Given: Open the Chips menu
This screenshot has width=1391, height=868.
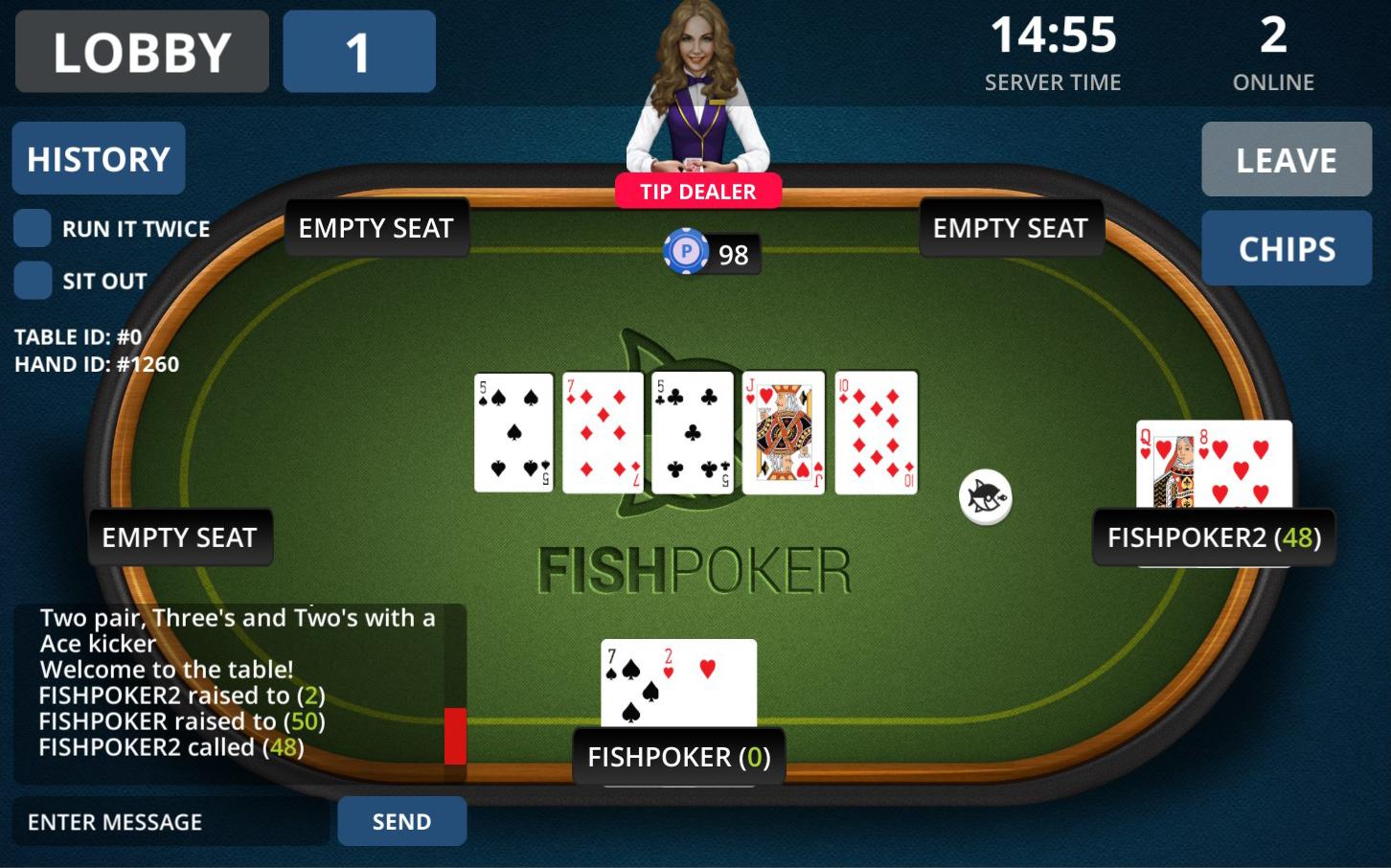Looking at the screenshot, I should 1287,248.
